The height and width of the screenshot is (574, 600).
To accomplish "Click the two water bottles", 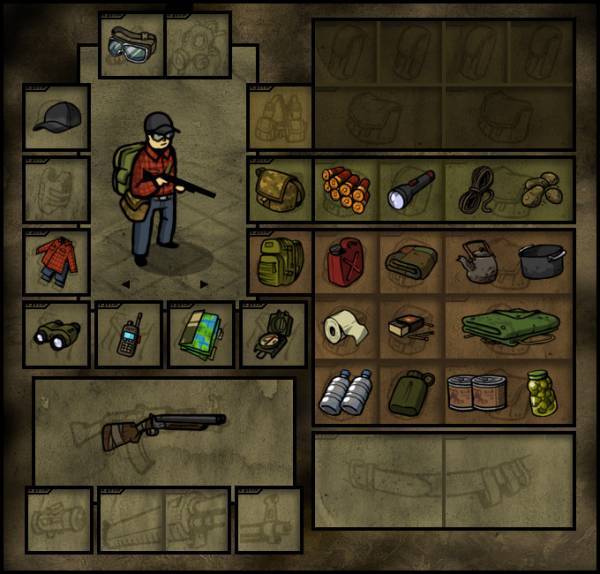I will pos(345,392).
